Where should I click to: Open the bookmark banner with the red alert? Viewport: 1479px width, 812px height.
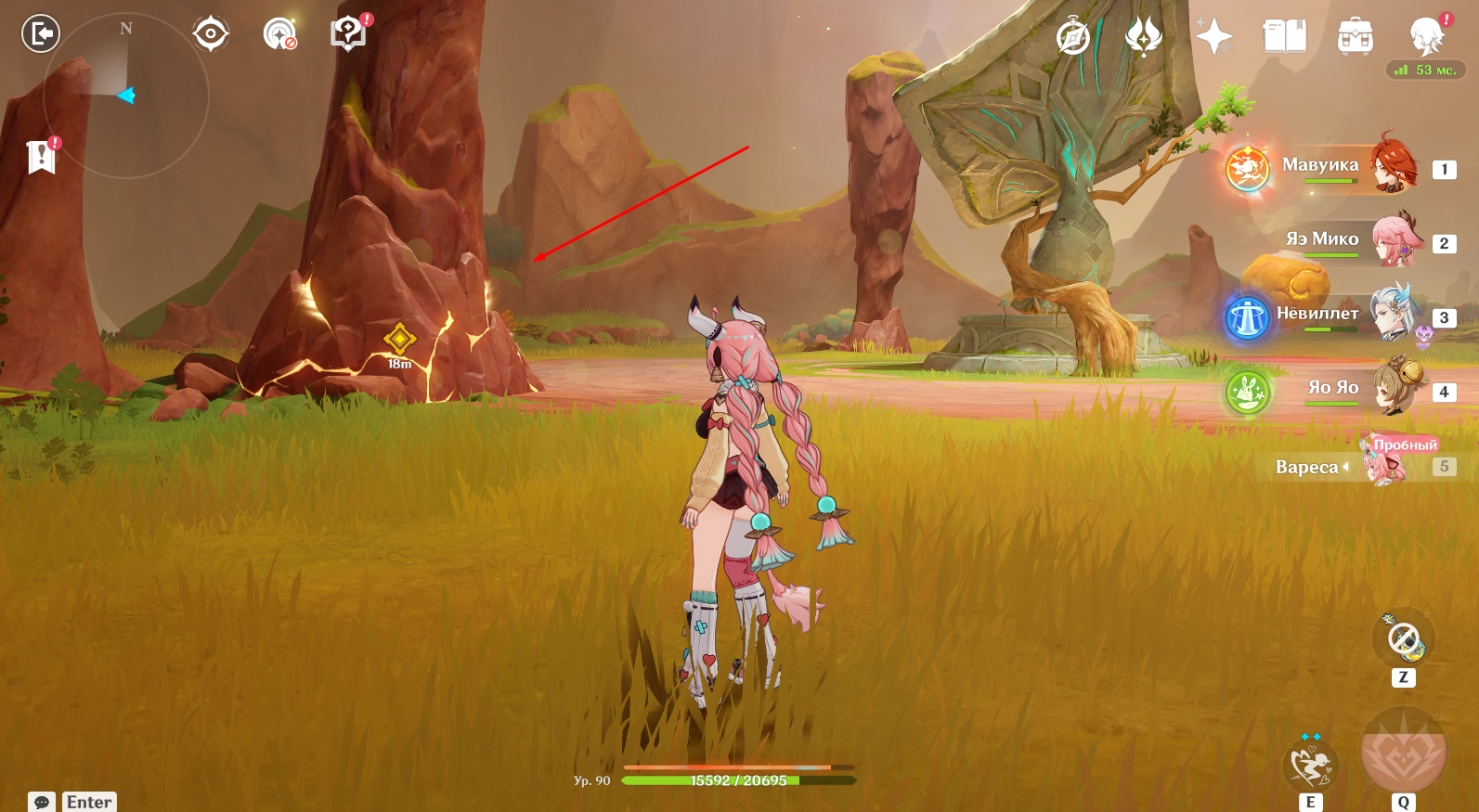tap(42, 157)
